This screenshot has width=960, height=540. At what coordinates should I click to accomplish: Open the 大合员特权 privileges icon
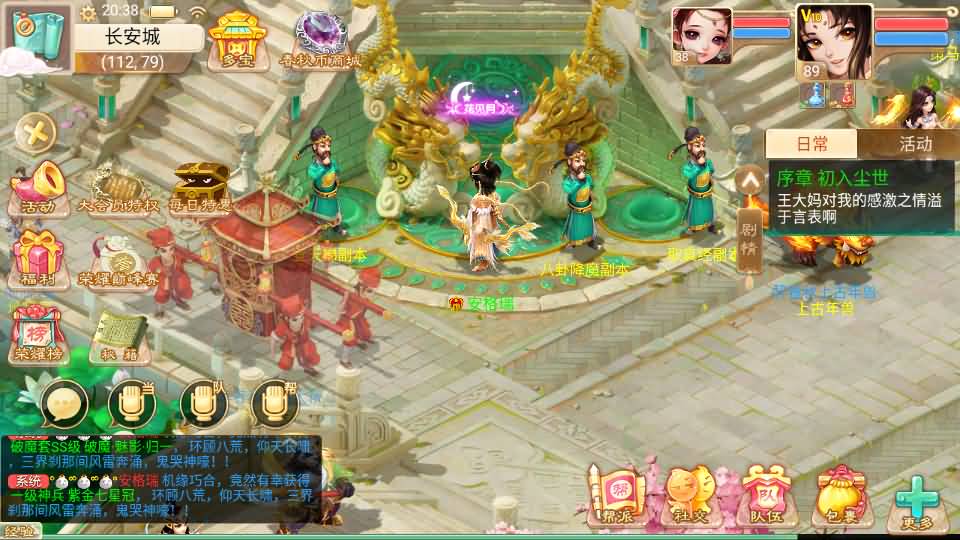point(119,189)
